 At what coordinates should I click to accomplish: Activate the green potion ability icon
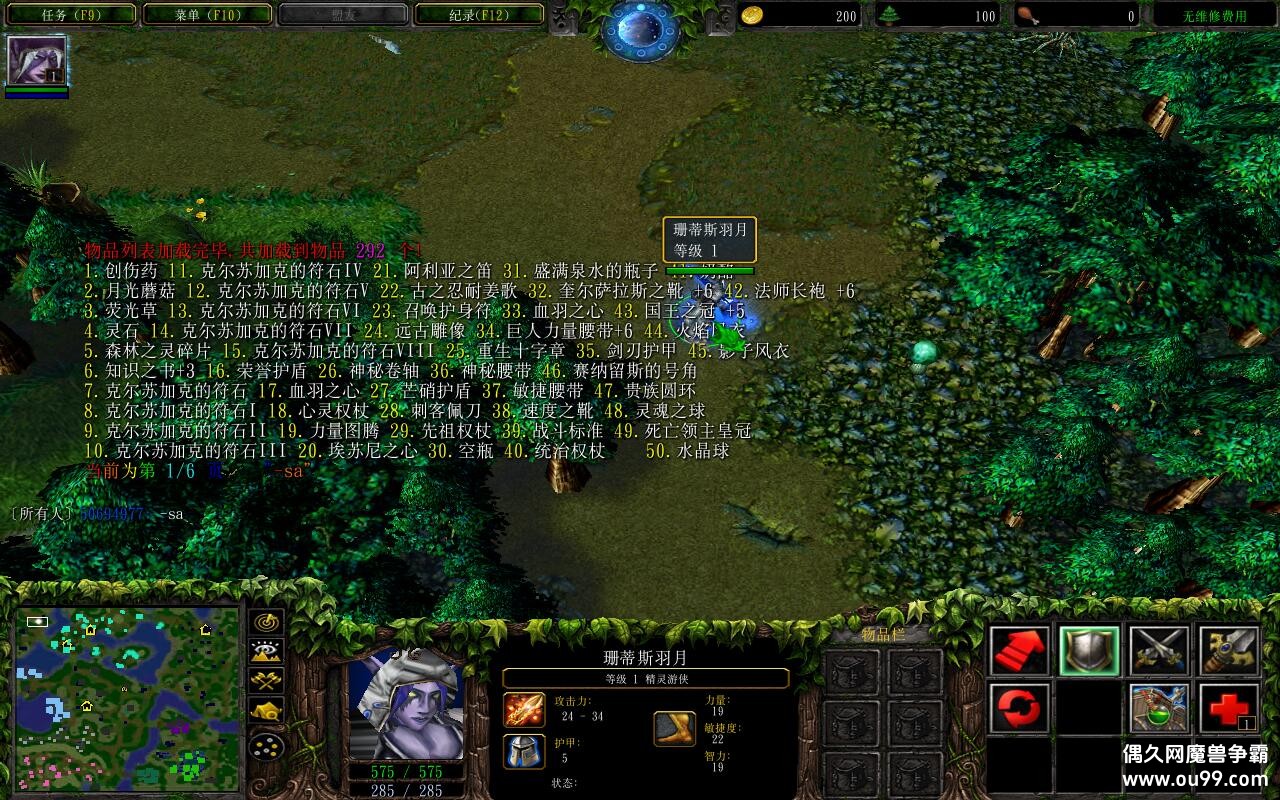tap(1159, 708)
